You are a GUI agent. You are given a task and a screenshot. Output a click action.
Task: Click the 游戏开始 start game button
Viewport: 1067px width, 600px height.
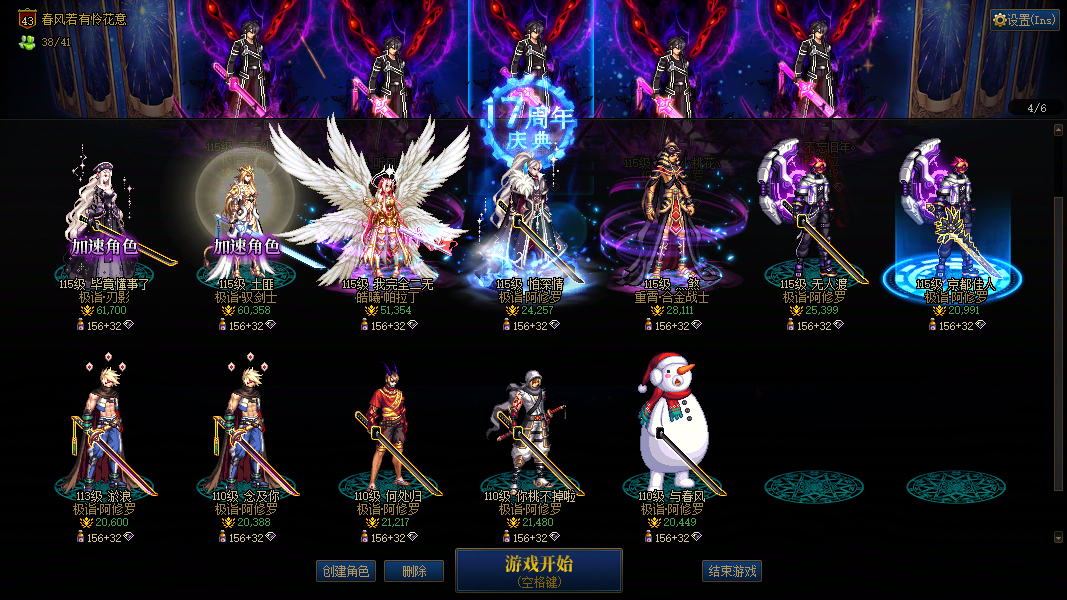pyautogui.click(x=538, y=570)
